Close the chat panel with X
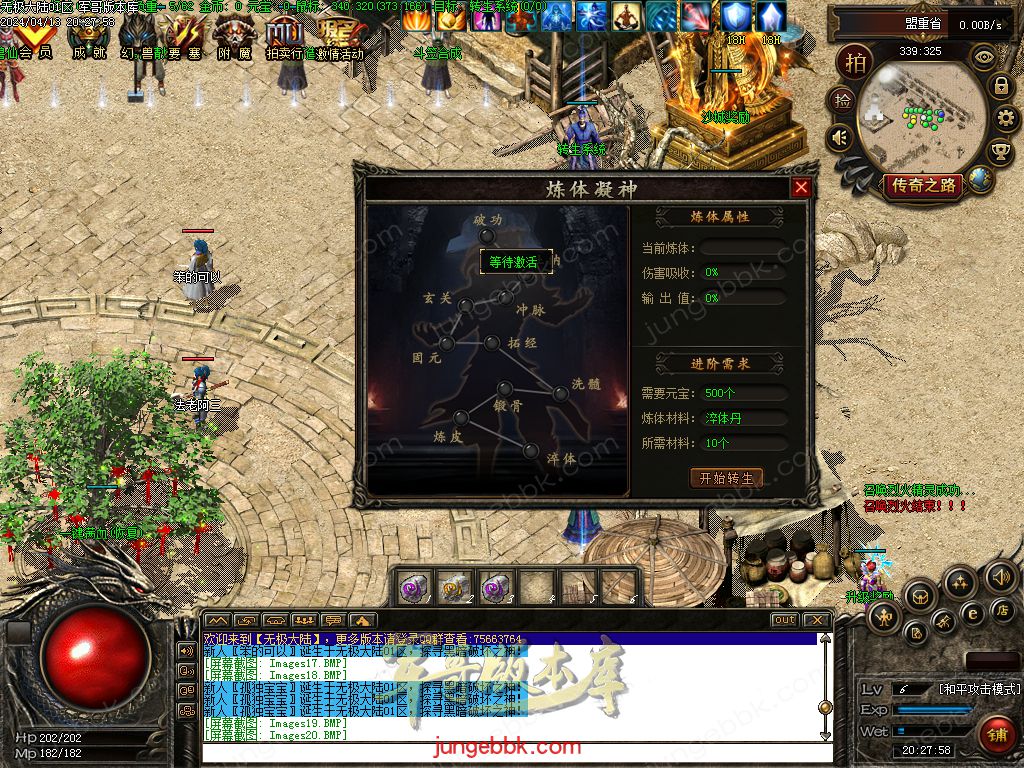1024x768 pixels. 817,620
